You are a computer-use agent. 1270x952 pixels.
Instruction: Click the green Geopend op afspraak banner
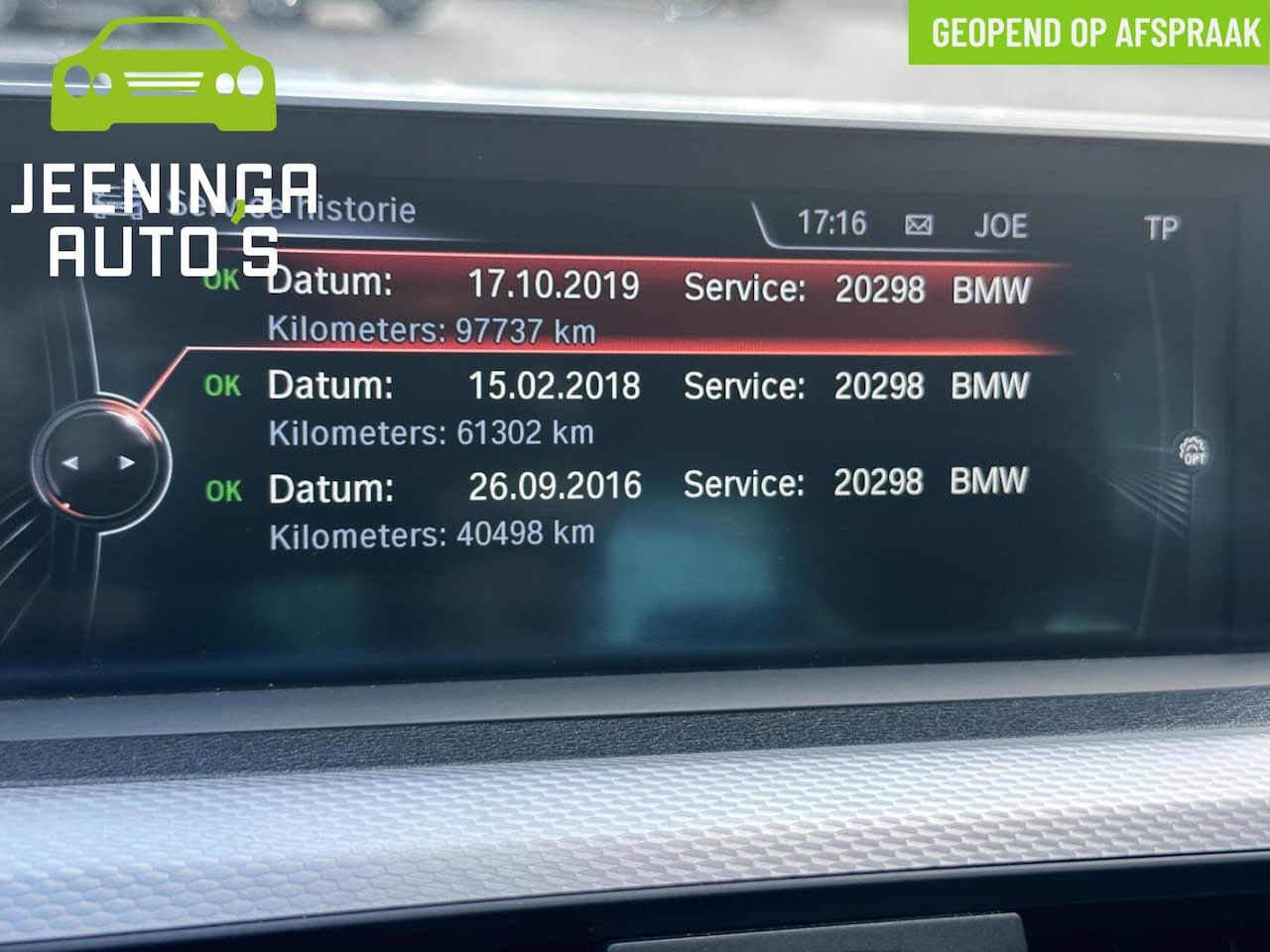point(1089,33)
